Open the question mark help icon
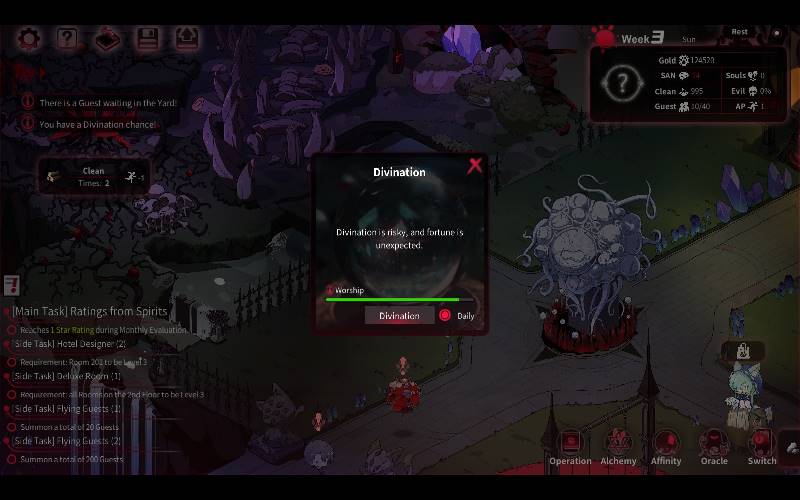The height and width of the screenshot is (500, 800). [67, 39]
